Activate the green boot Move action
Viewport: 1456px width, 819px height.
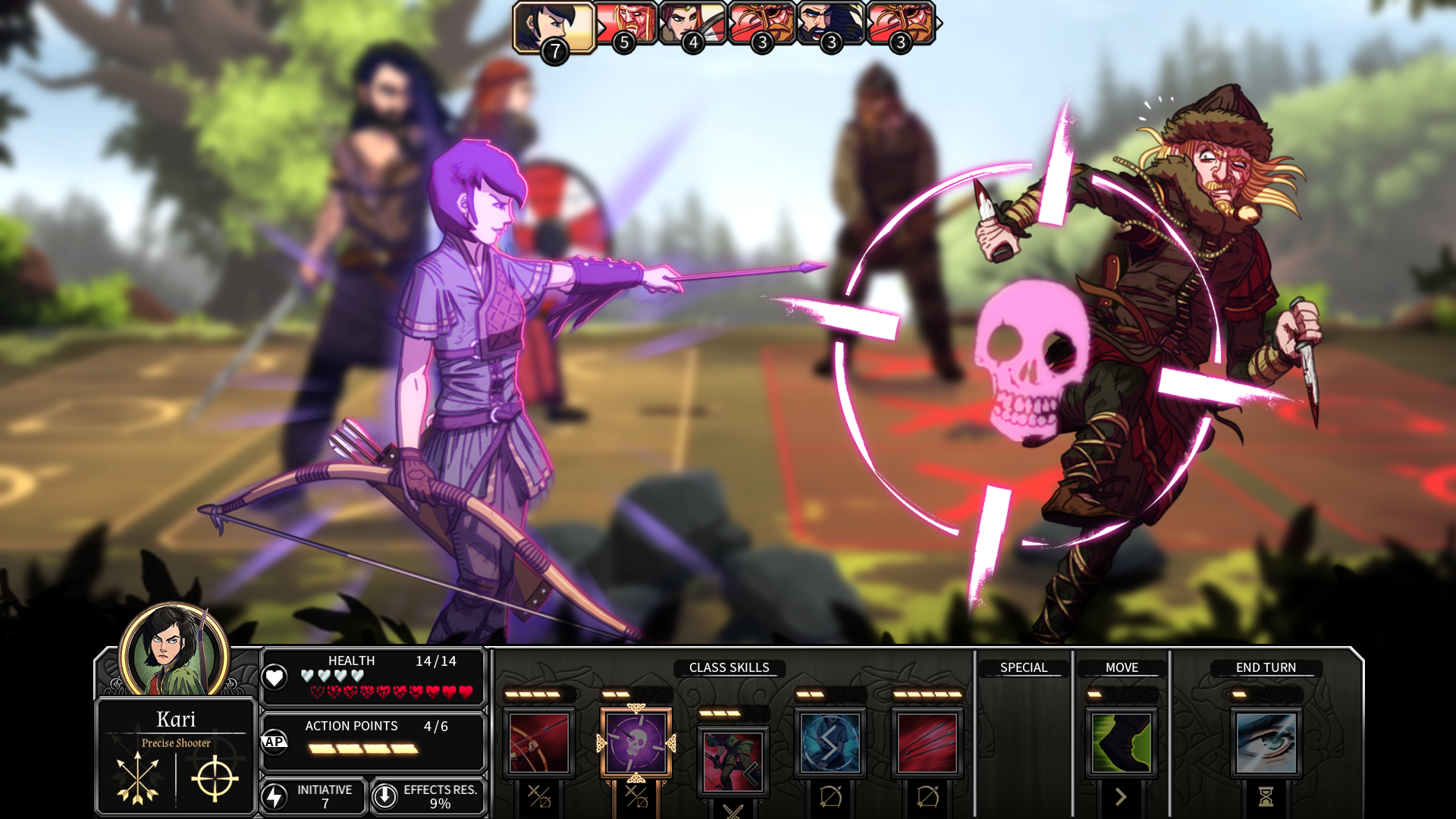point(1122,743)
